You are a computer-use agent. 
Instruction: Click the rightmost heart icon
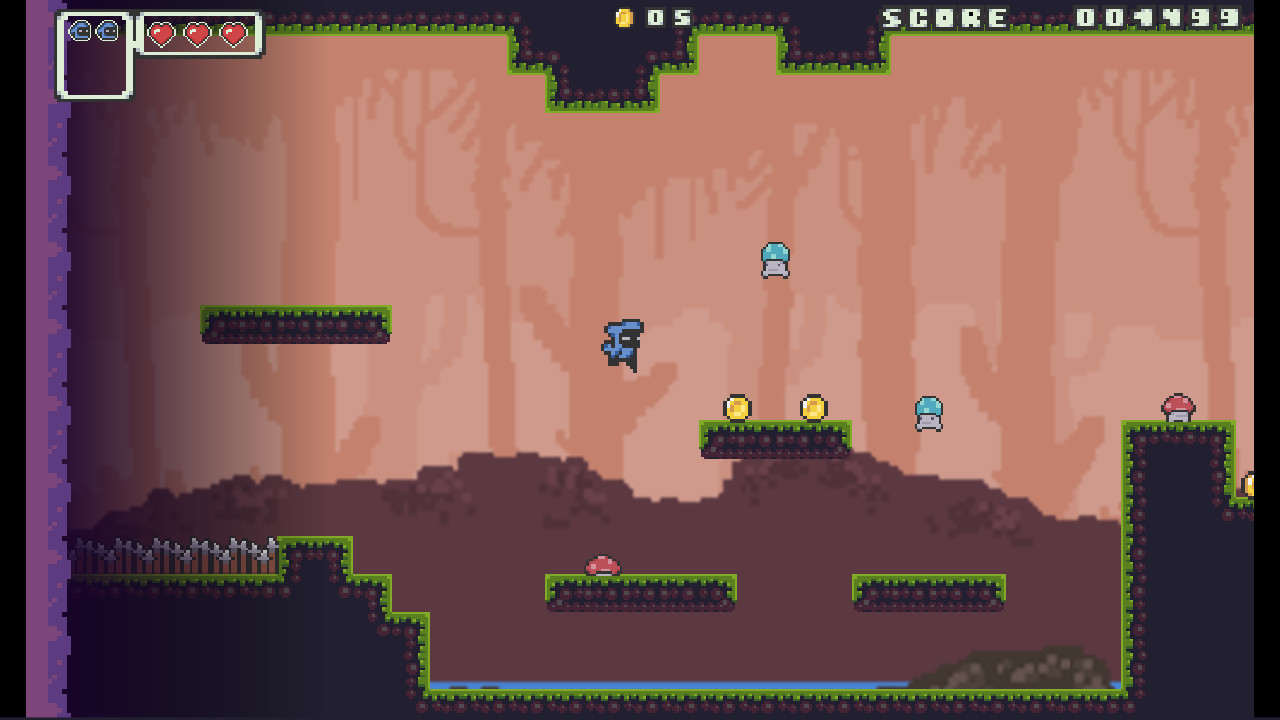point(234,33)
